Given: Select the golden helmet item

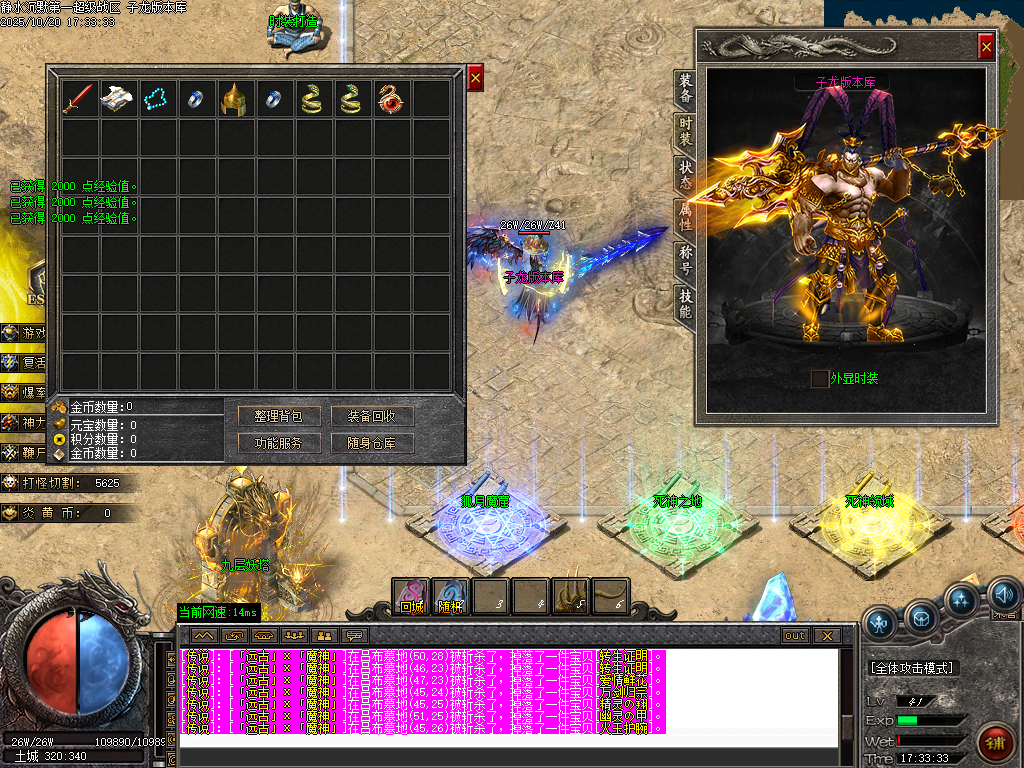Looking at the screenshot, I should (234, 98).
